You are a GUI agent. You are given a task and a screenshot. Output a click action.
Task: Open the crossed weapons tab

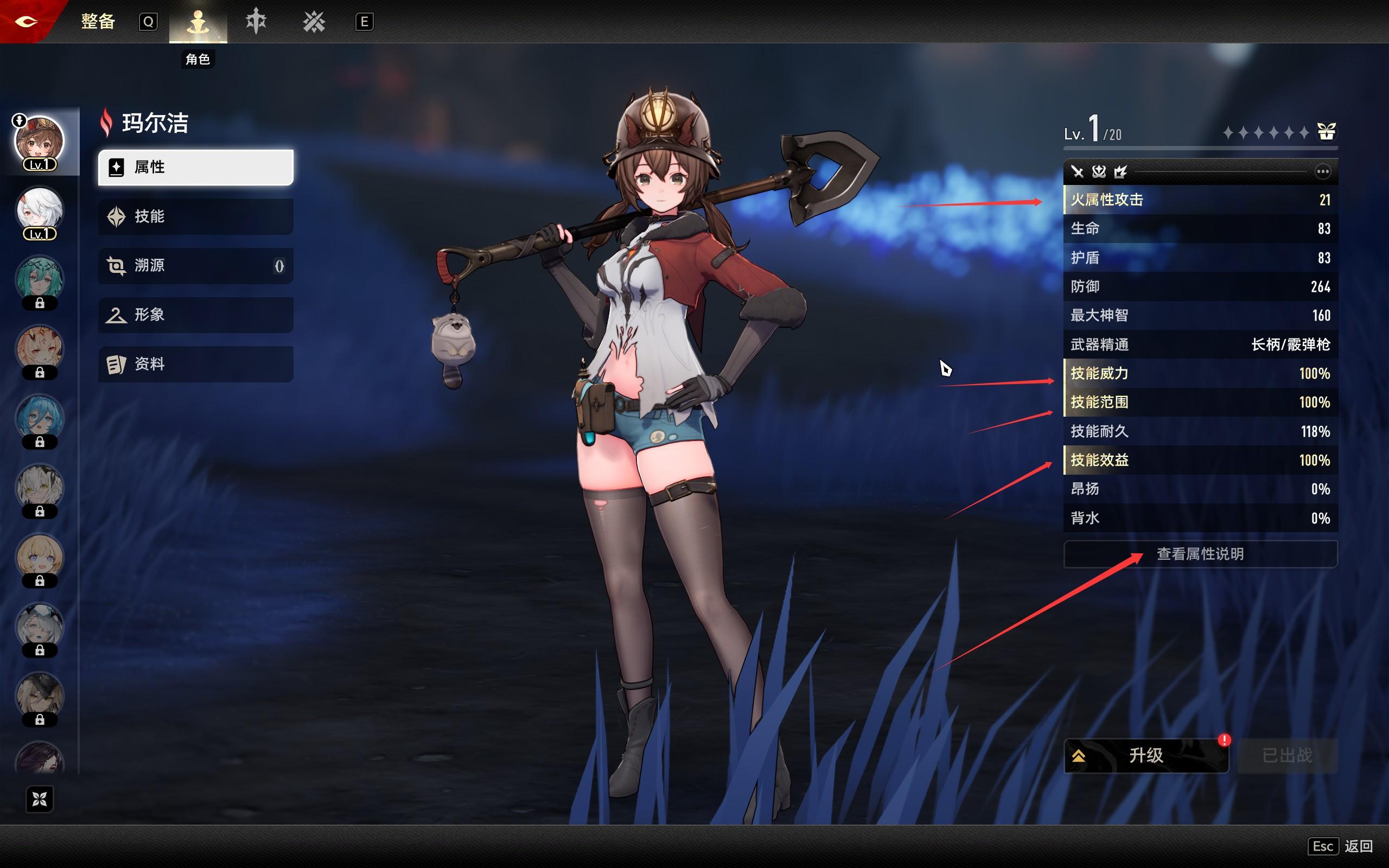click(x=314, y=22)
